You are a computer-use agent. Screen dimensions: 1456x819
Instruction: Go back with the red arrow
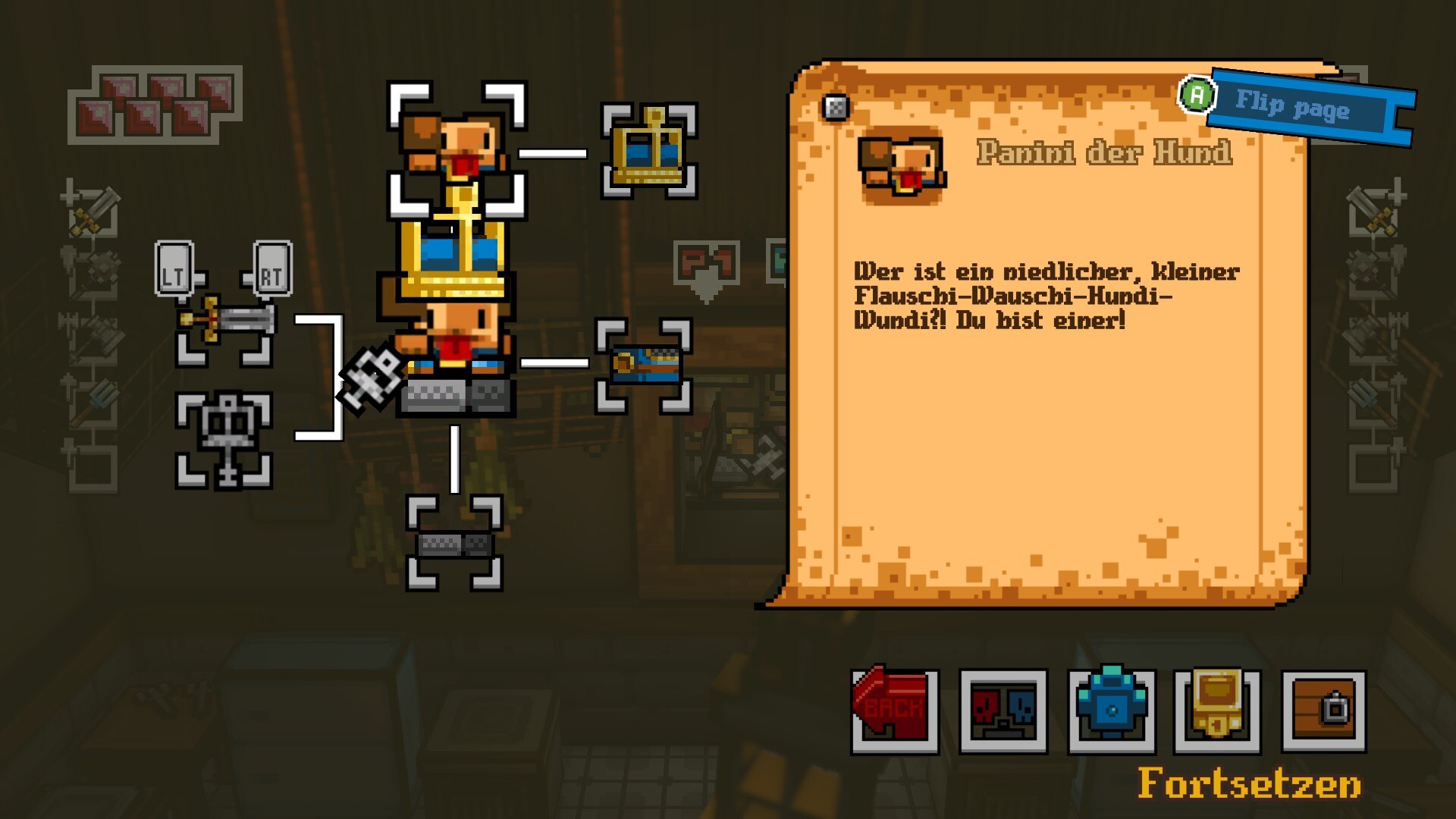tap(895, 710)
